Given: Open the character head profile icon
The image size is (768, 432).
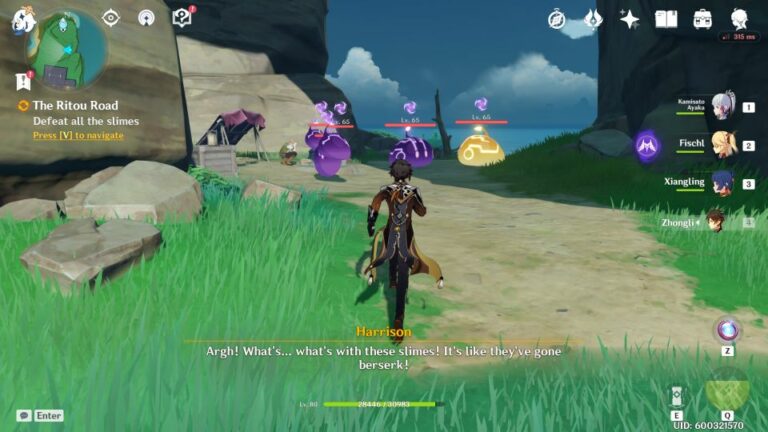Looking at the screenshot, I should pyautogui.click(x=740, y=19).
